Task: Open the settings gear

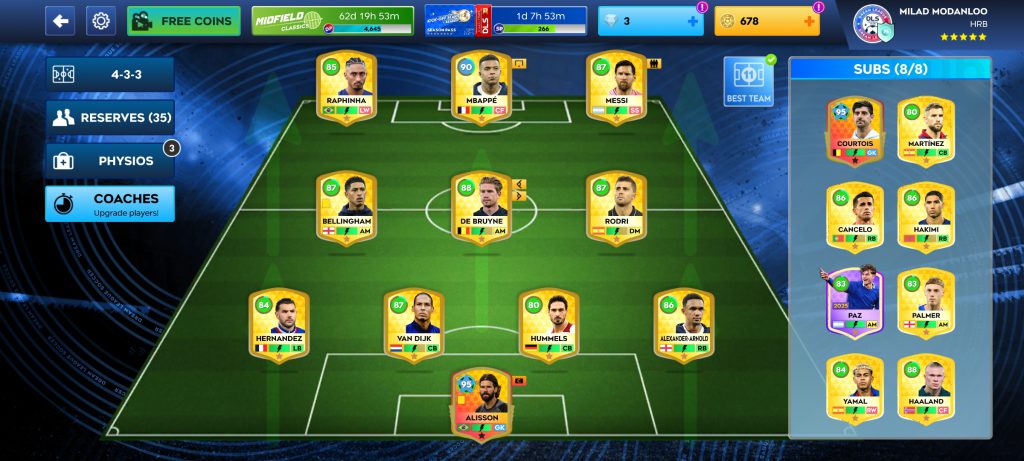Action: click(x=100, y=20)
